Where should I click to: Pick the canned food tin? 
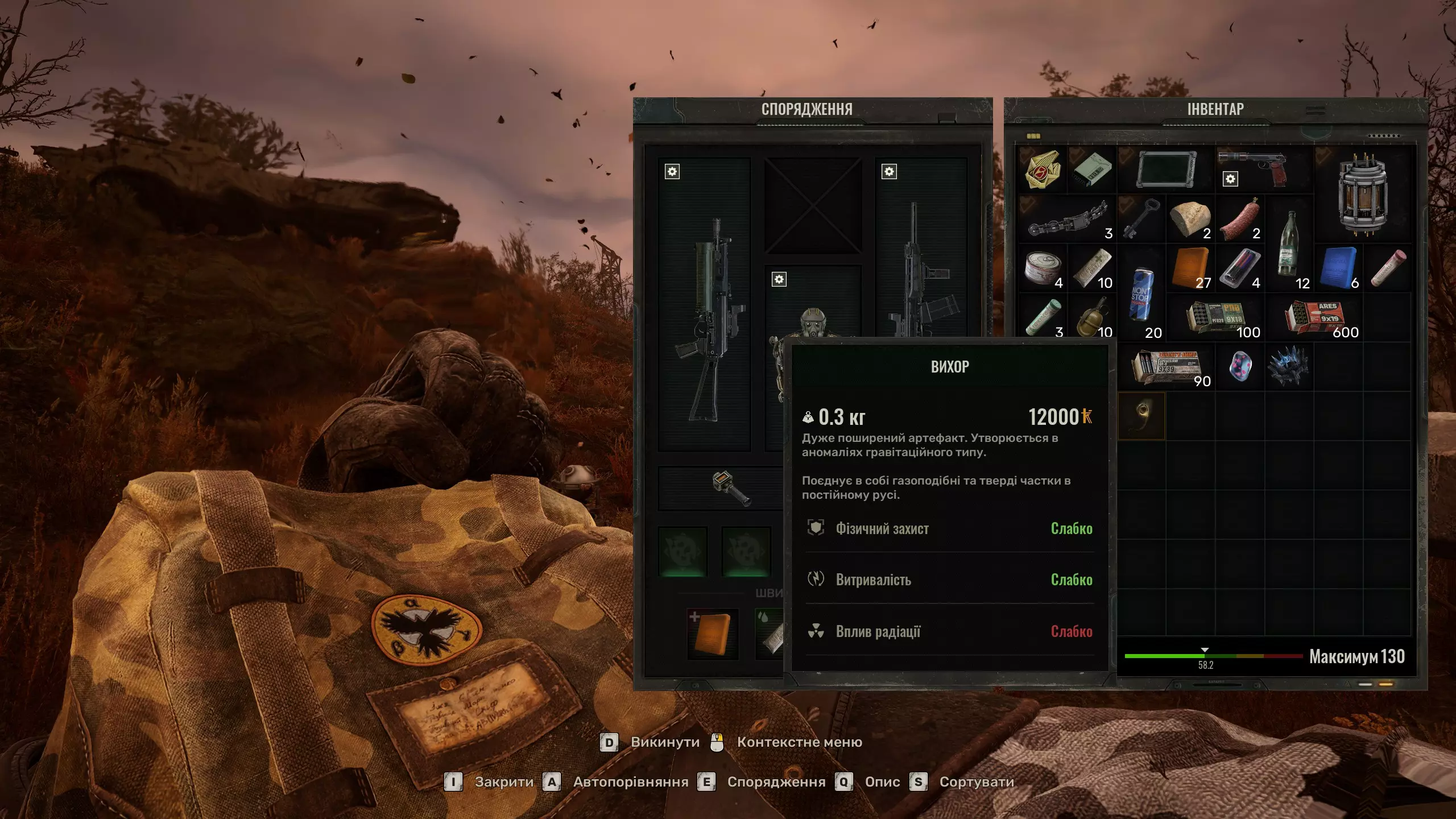click(1043, 267)
